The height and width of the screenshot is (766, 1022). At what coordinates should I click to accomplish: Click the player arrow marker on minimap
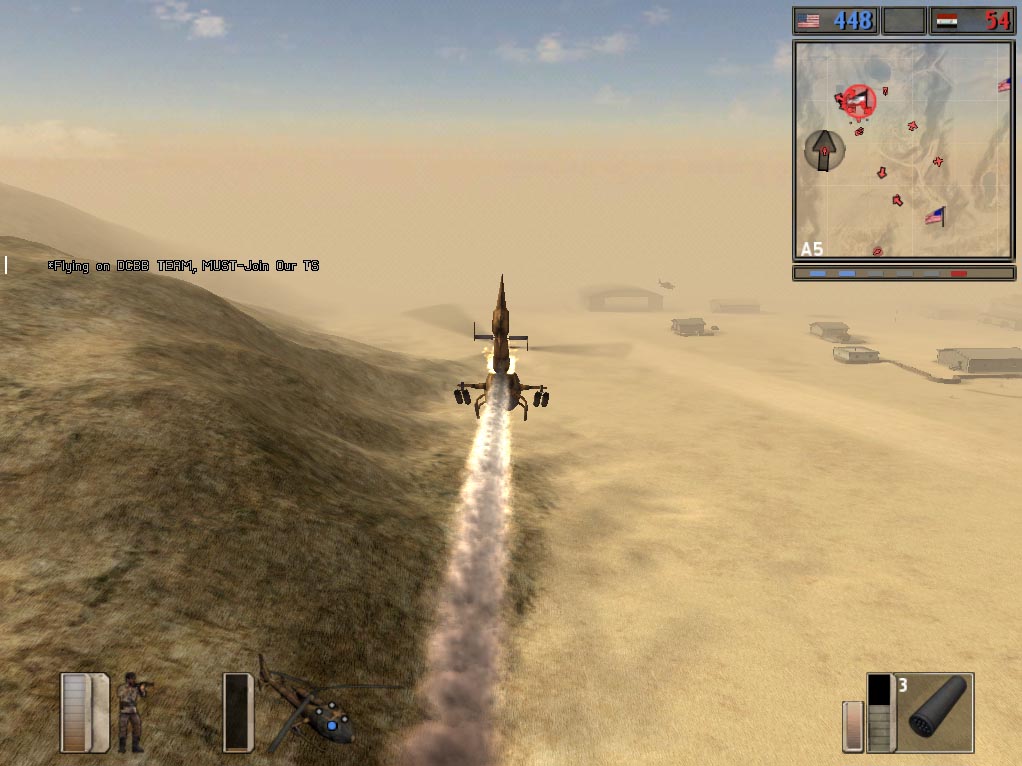(x=824, y=150)
